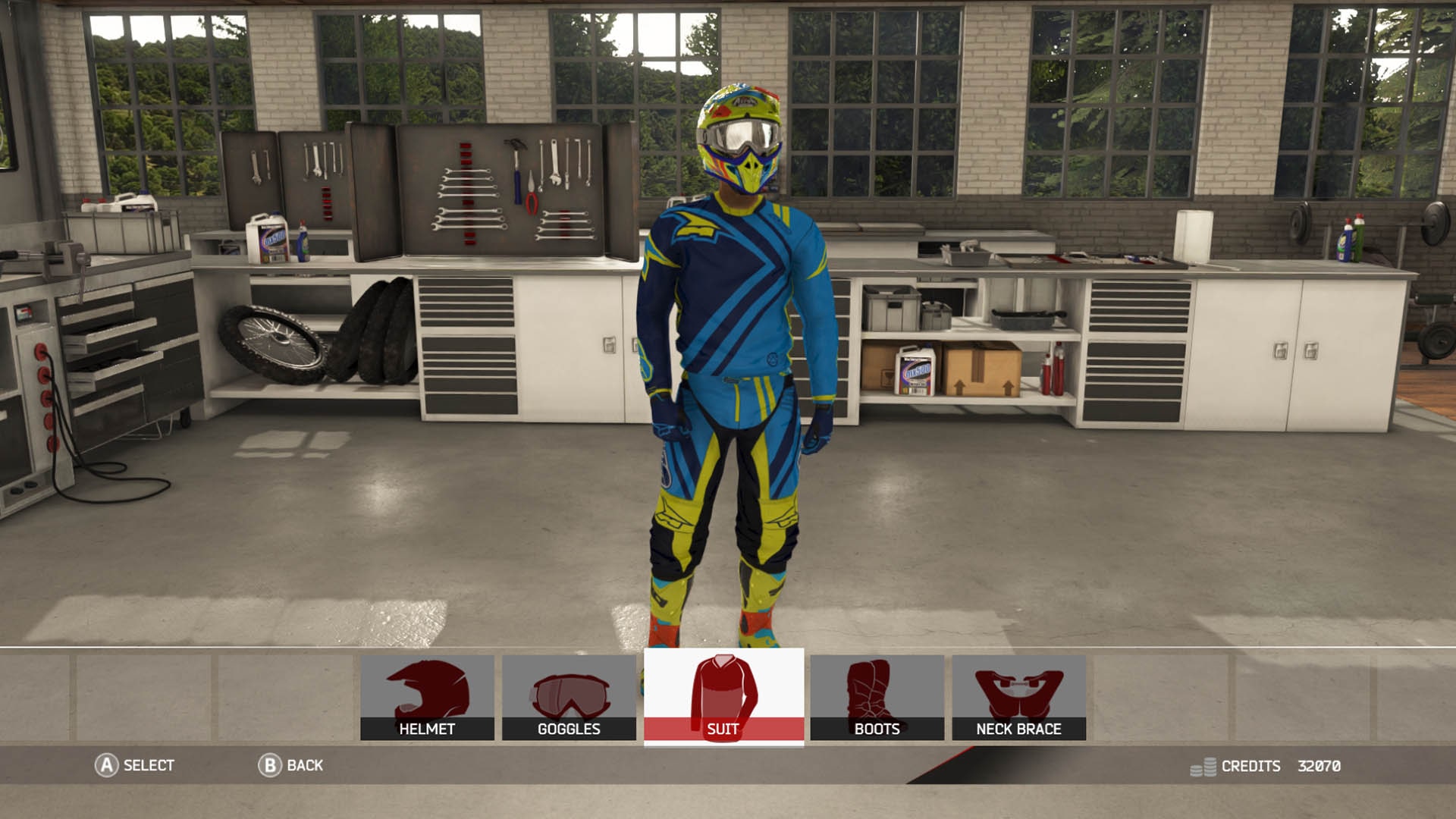This screenshot has width=1456, height=819.
Task: Toggle to the Helmet slot
Action: click(427, 698)
